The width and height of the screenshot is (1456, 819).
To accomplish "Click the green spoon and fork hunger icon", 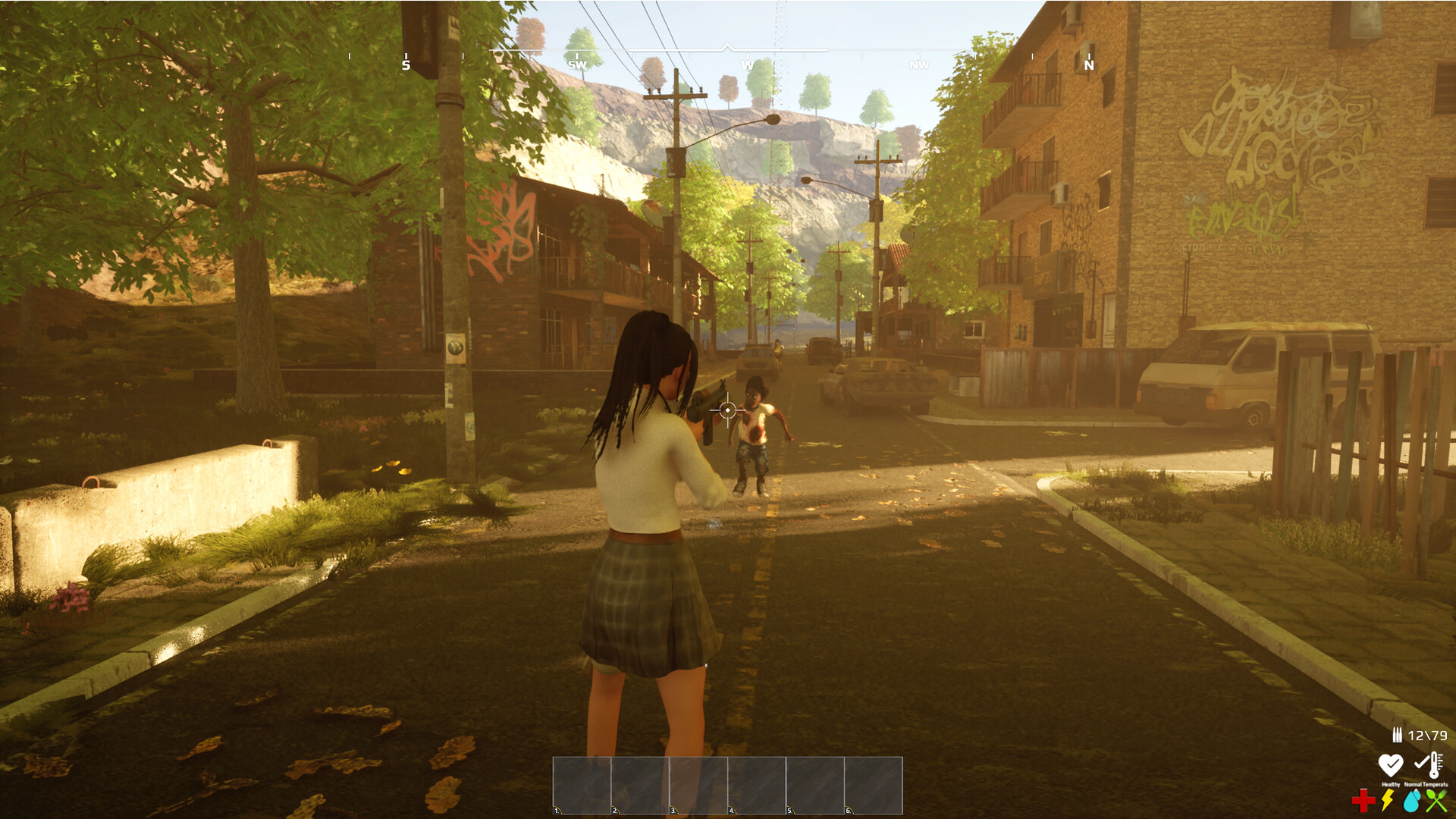I will point(1436,800).
